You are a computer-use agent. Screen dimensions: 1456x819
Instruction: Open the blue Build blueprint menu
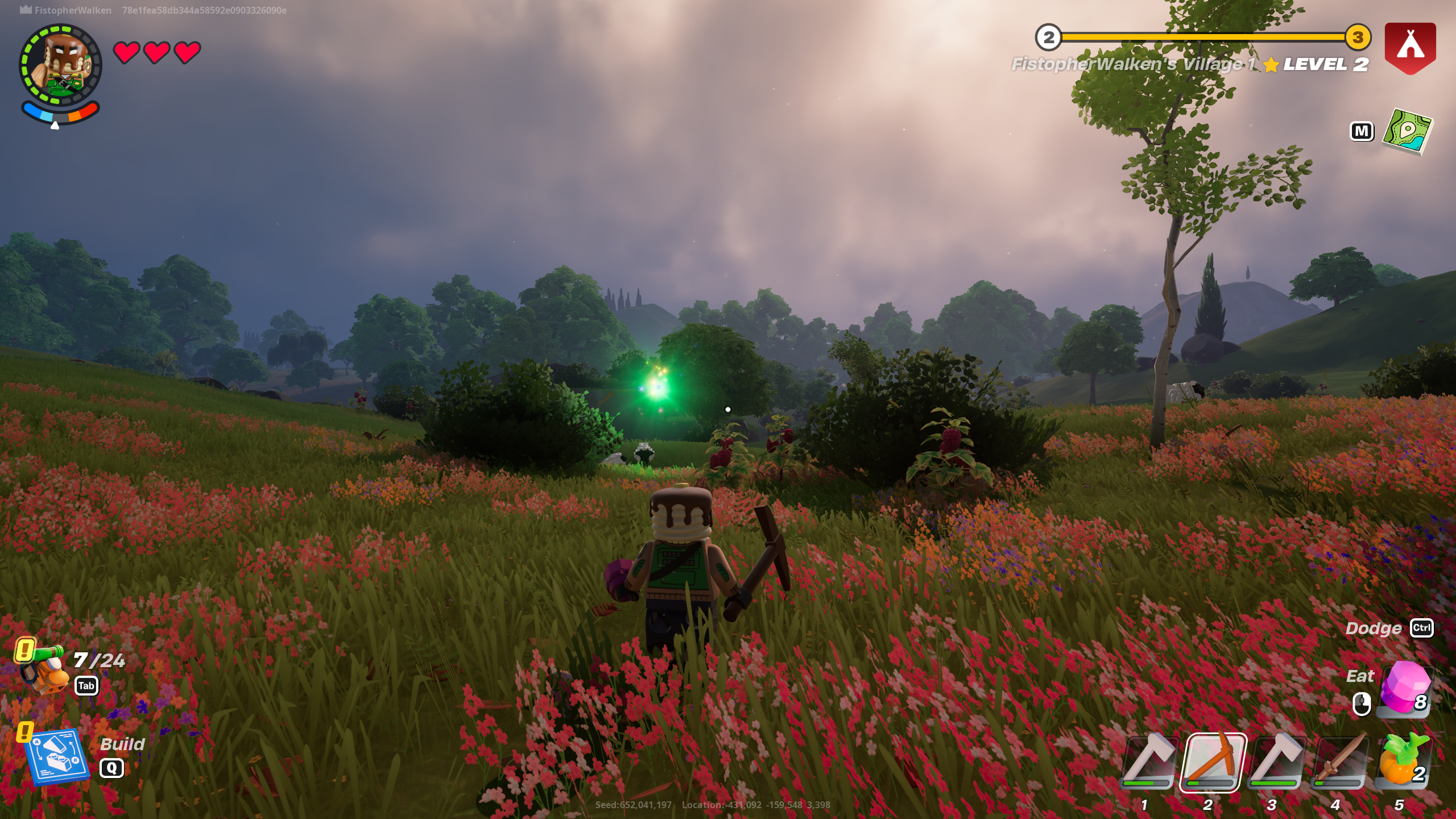(57, 756)
